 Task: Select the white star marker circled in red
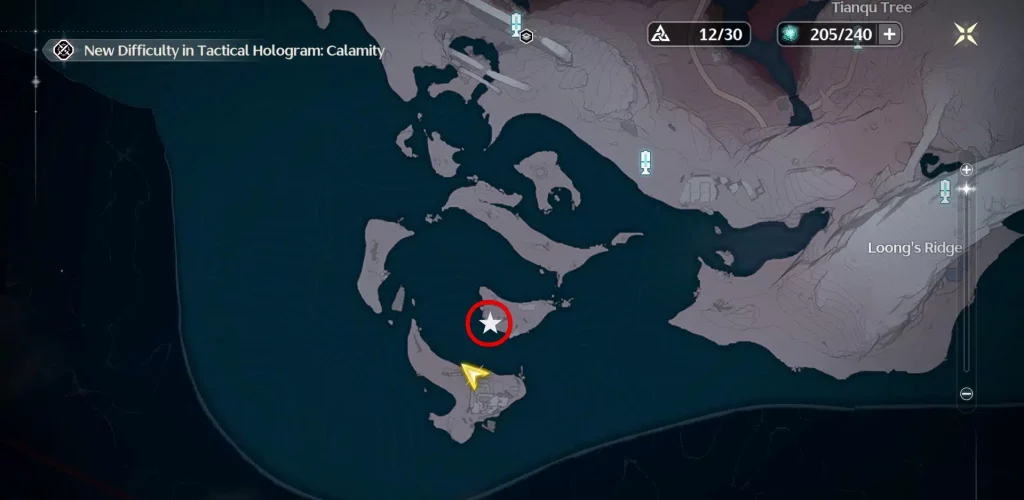490,323
